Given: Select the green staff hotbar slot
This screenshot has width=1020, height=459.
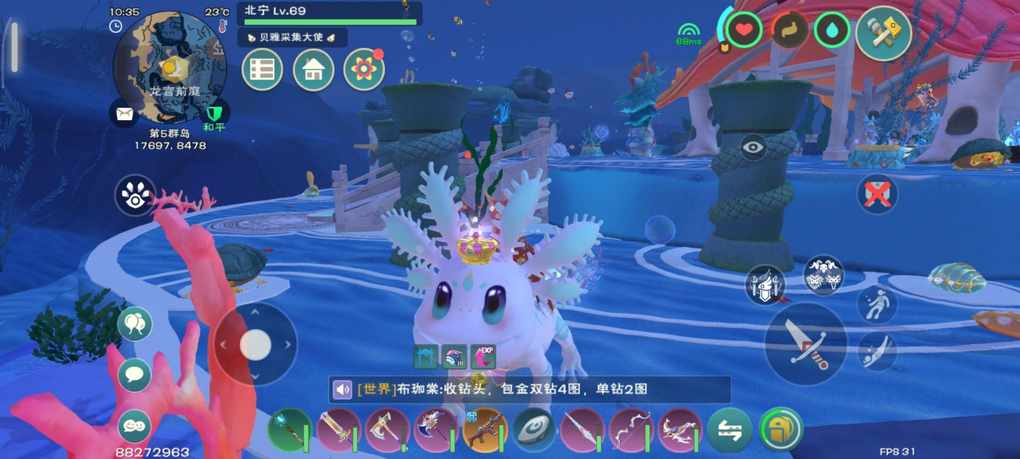Looking at the screenshot, I should pos(289,430).
